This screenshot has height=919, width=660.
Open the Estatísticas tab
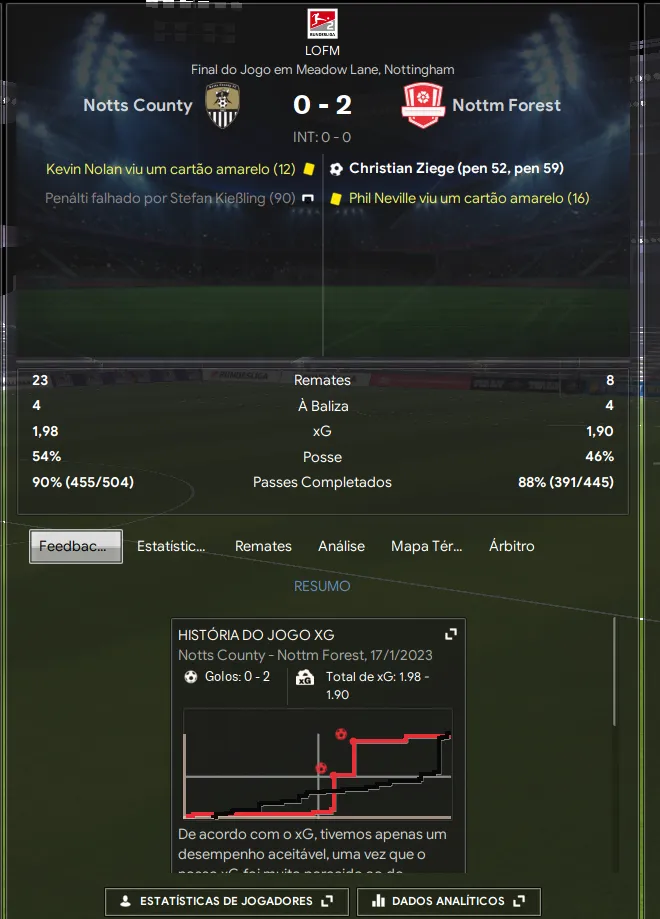(171, 546)
